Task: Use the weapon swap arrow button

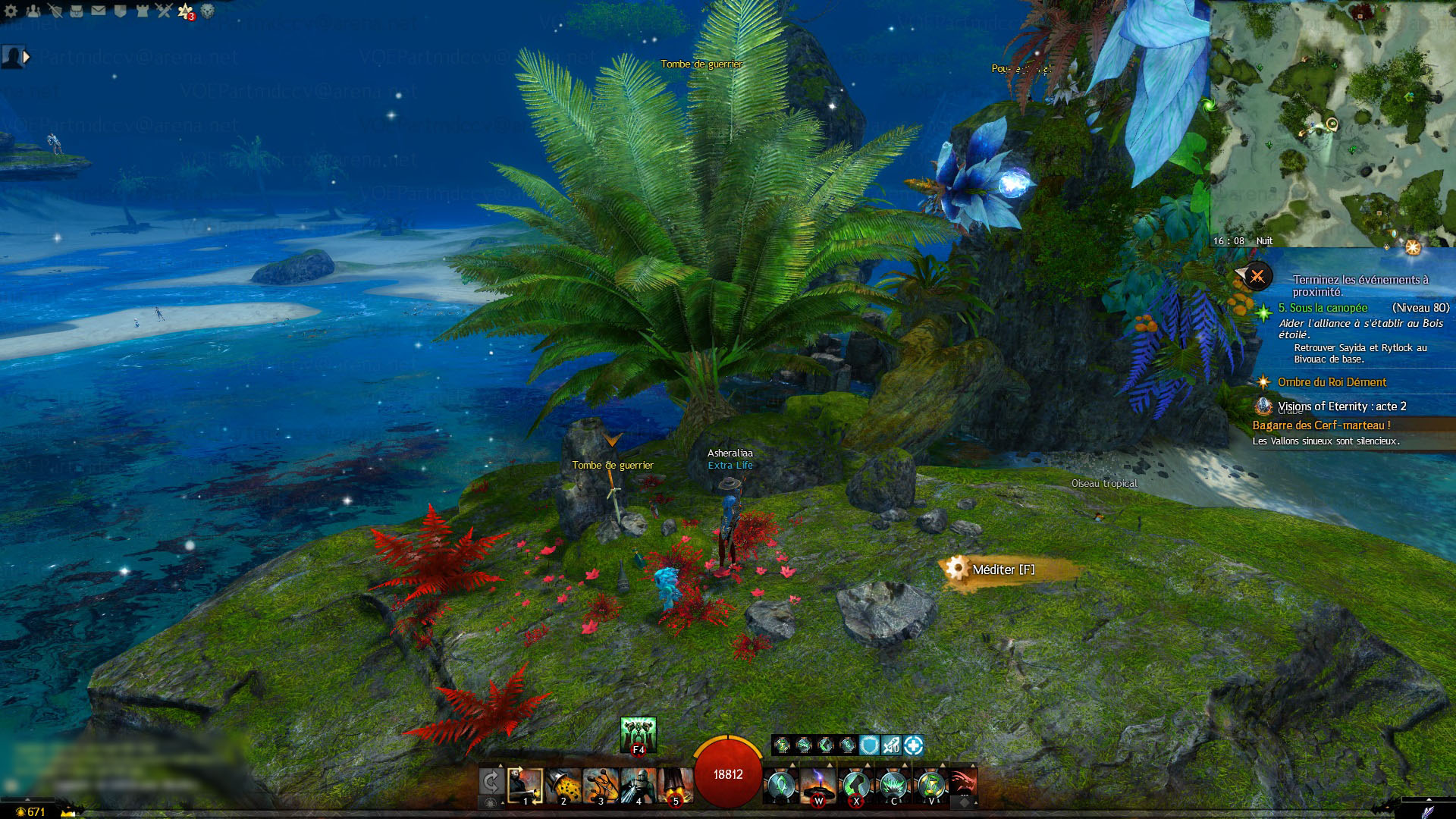Action: coord(491,781)
